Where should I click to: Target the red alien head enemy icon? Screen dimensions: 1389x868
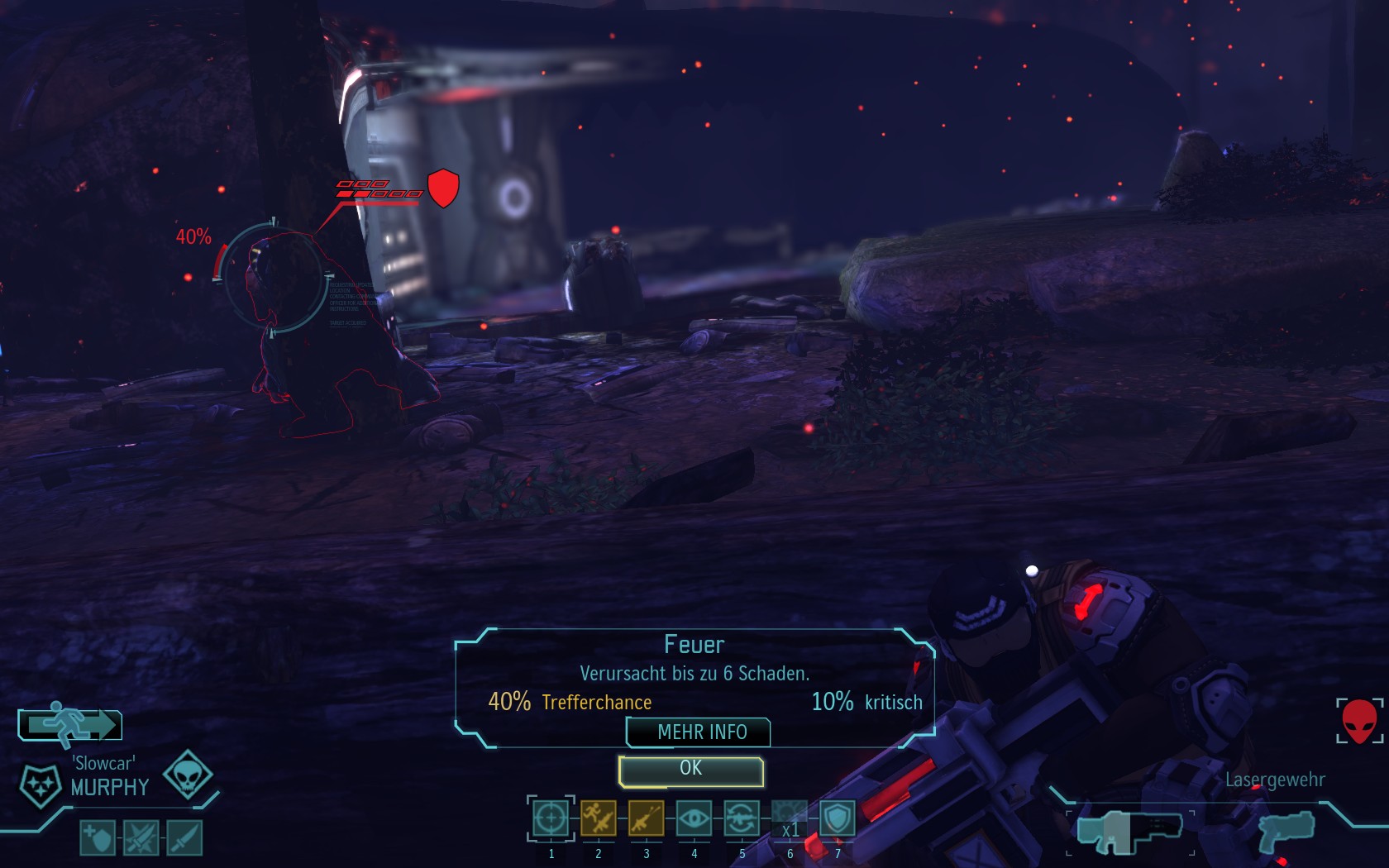tap(1359, 720)
